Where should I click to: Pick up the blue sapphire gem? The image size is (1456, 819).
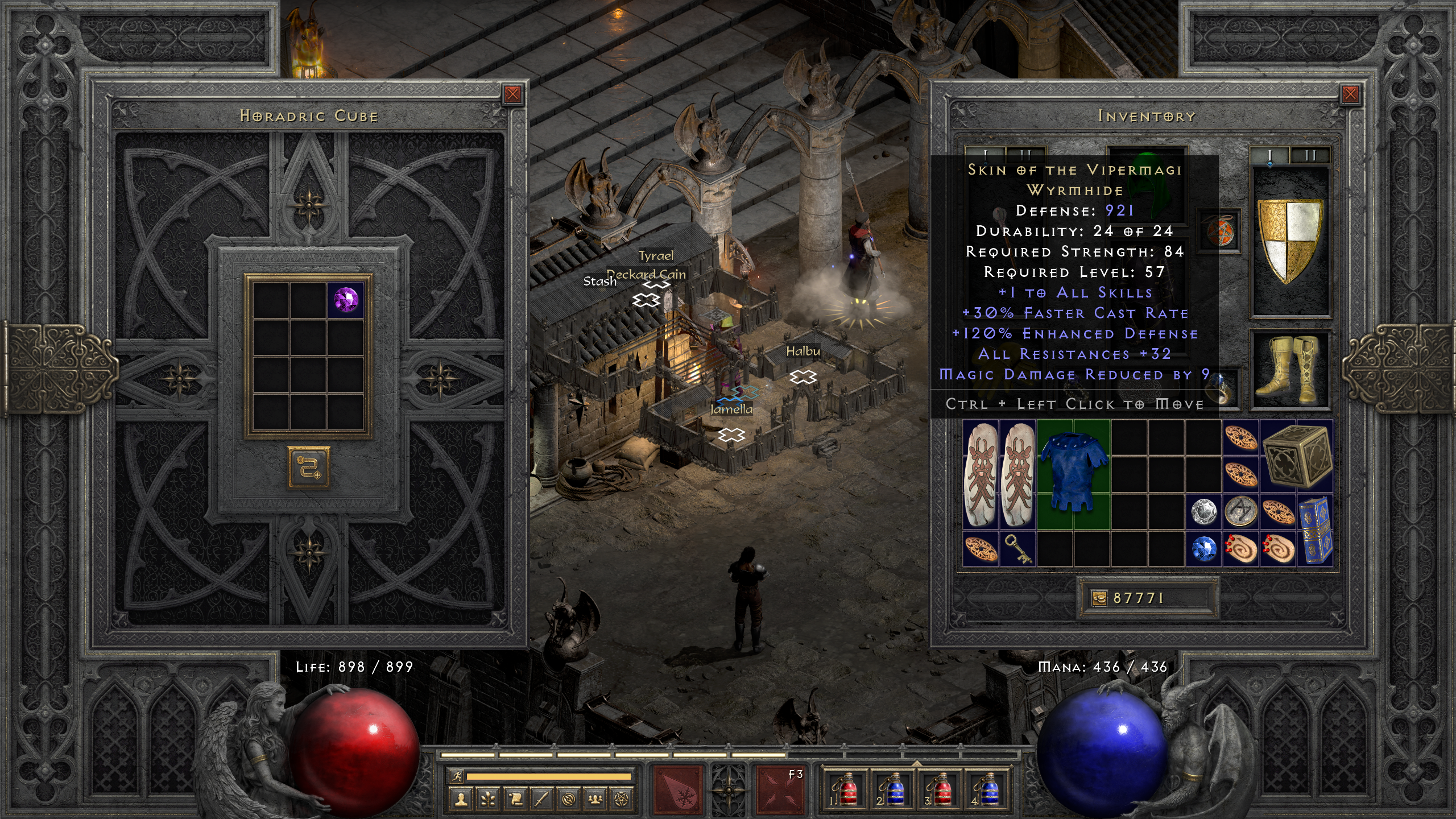pos(1203,549)
